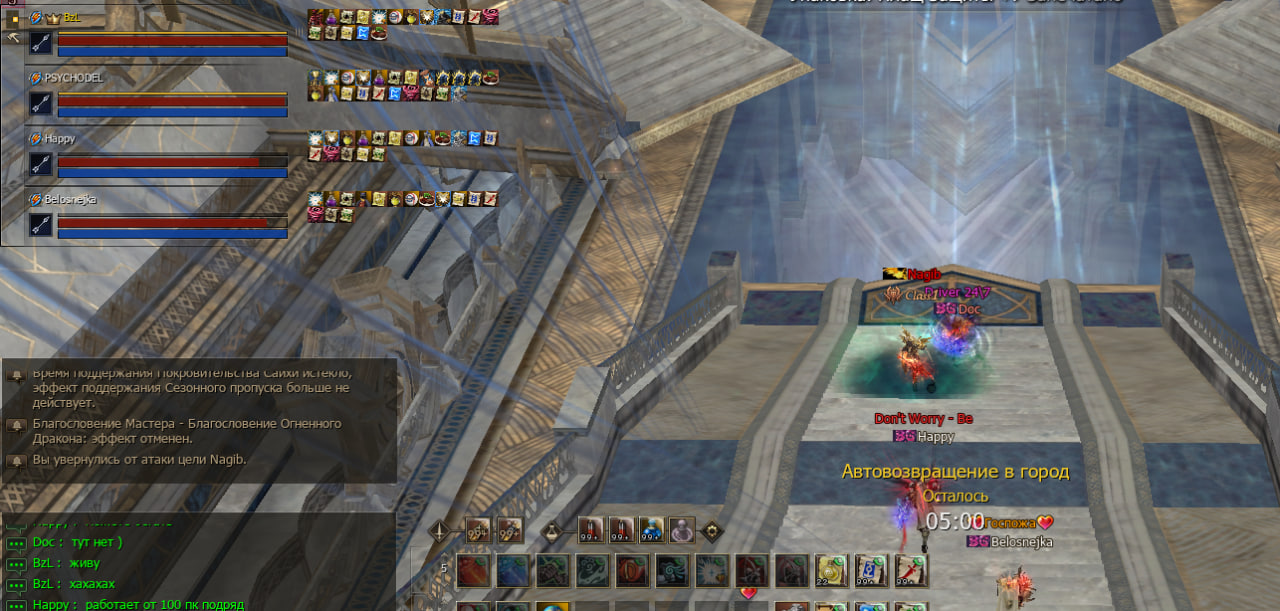
Task: Click the system message about dodging Nagib's attack
Action: coord(139,460)
